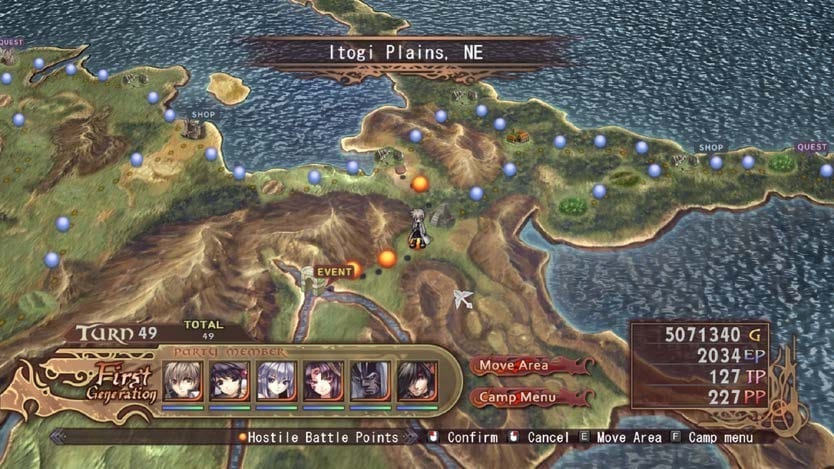The width and height of the screenshot is (834, 469).
Task: Select the first party member portrait
Action: 182,381
